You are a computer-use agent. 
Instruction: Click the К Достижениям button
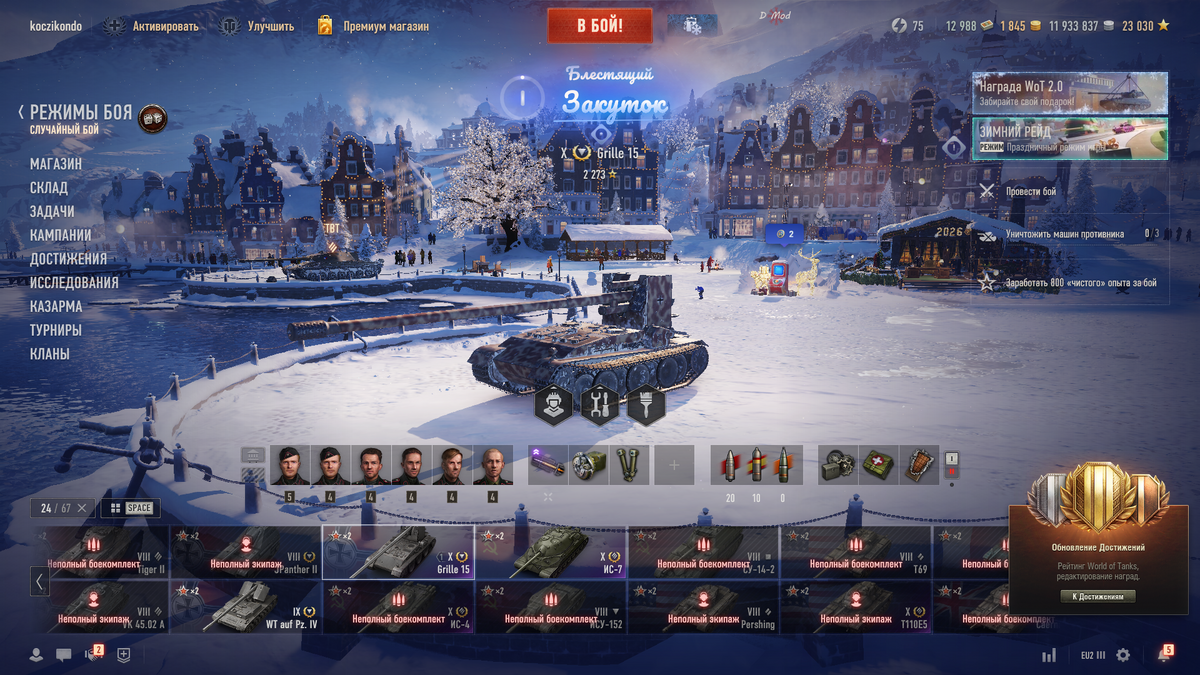[x=1097, y=597]
